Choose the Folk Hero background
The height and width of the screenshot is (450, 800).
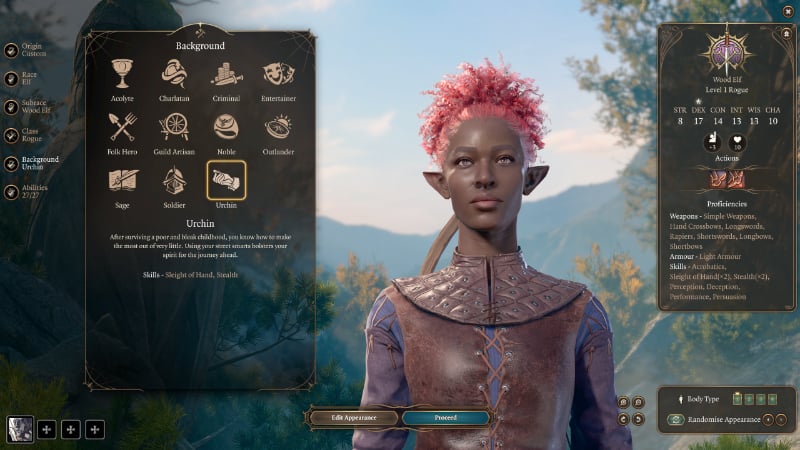[x=122, y=127]
